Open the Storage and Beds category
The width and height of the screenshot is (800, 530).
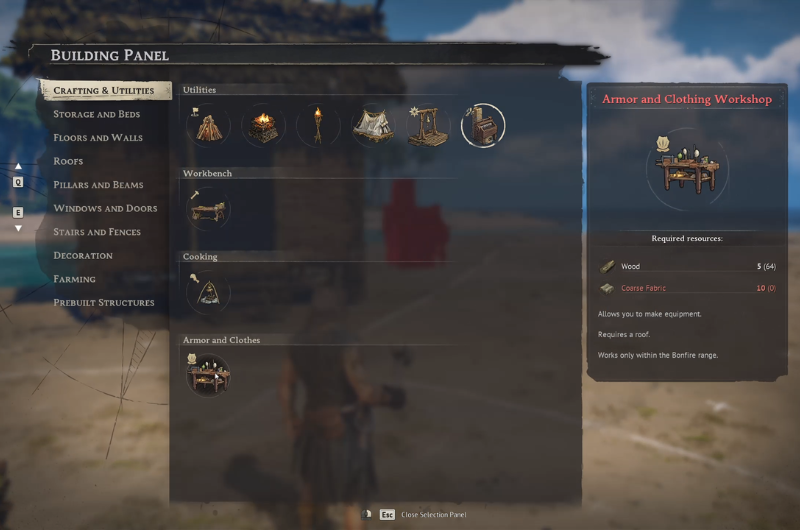pyautogui.click(x=97, y=114)
